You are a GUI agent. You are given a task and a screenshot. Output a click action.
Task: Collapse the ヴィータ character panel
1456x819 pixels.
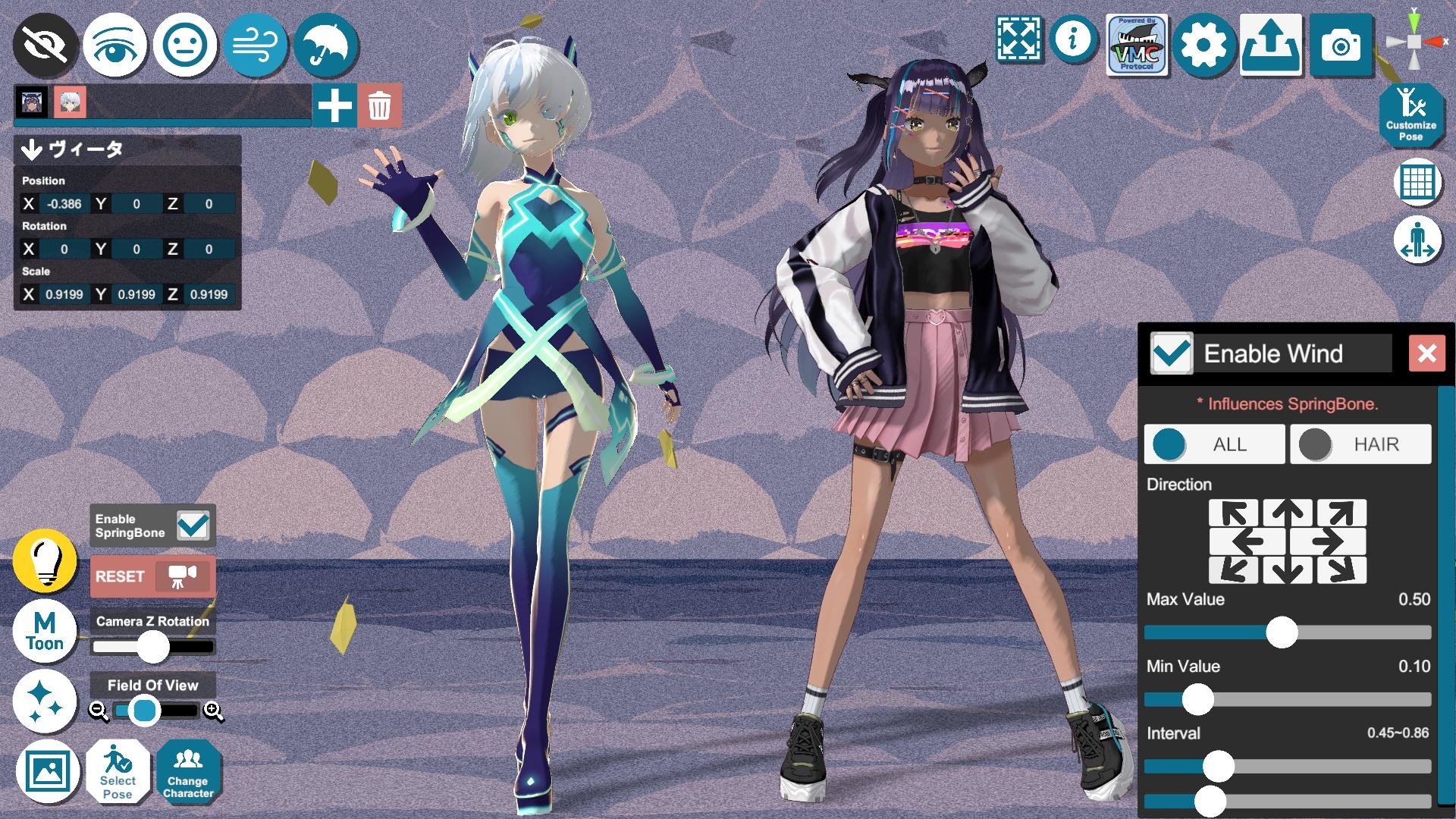pyautogui.click(x=31, y=150)
